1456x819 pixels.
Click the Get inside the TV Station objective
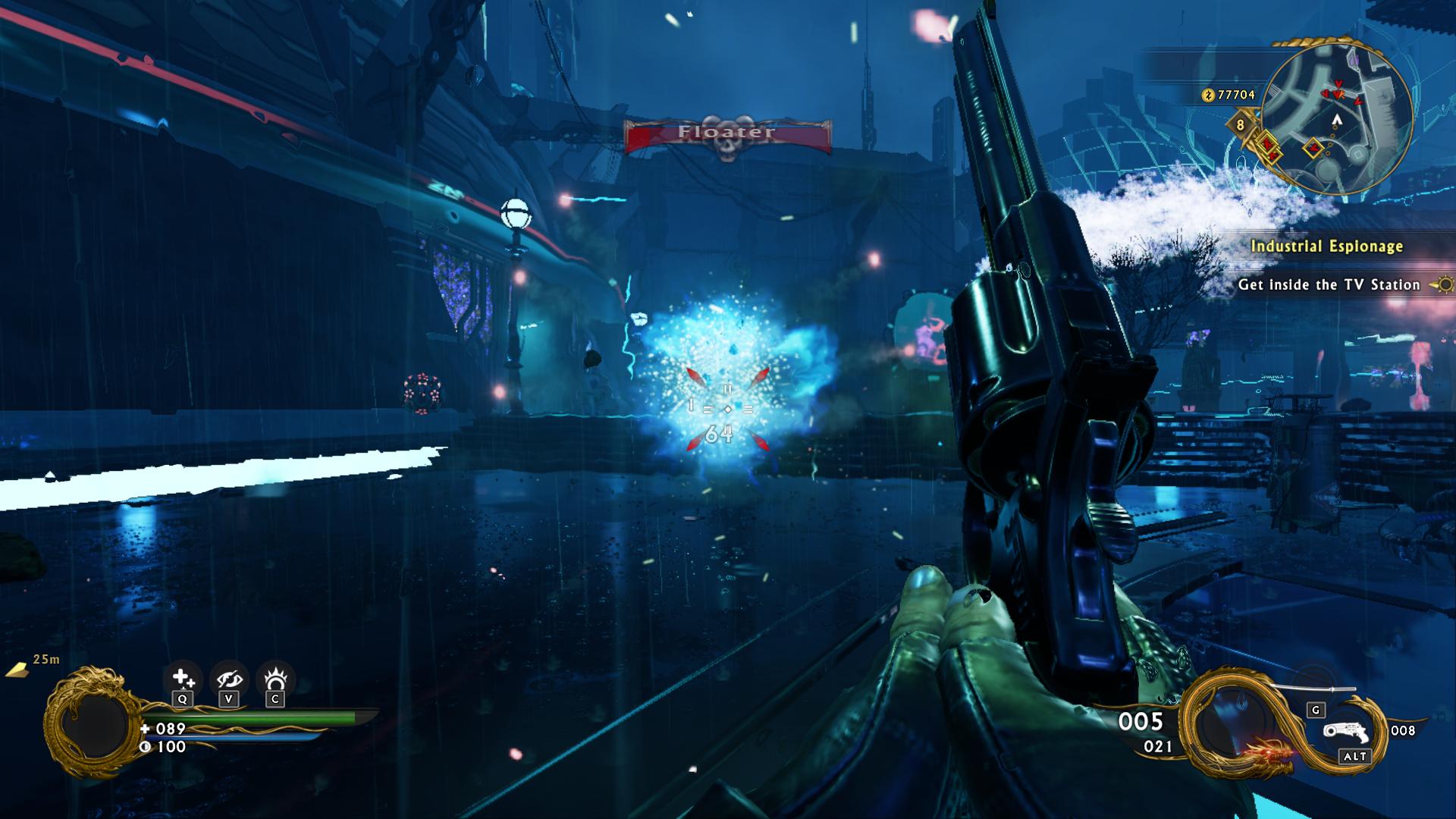click(1329, 285)
